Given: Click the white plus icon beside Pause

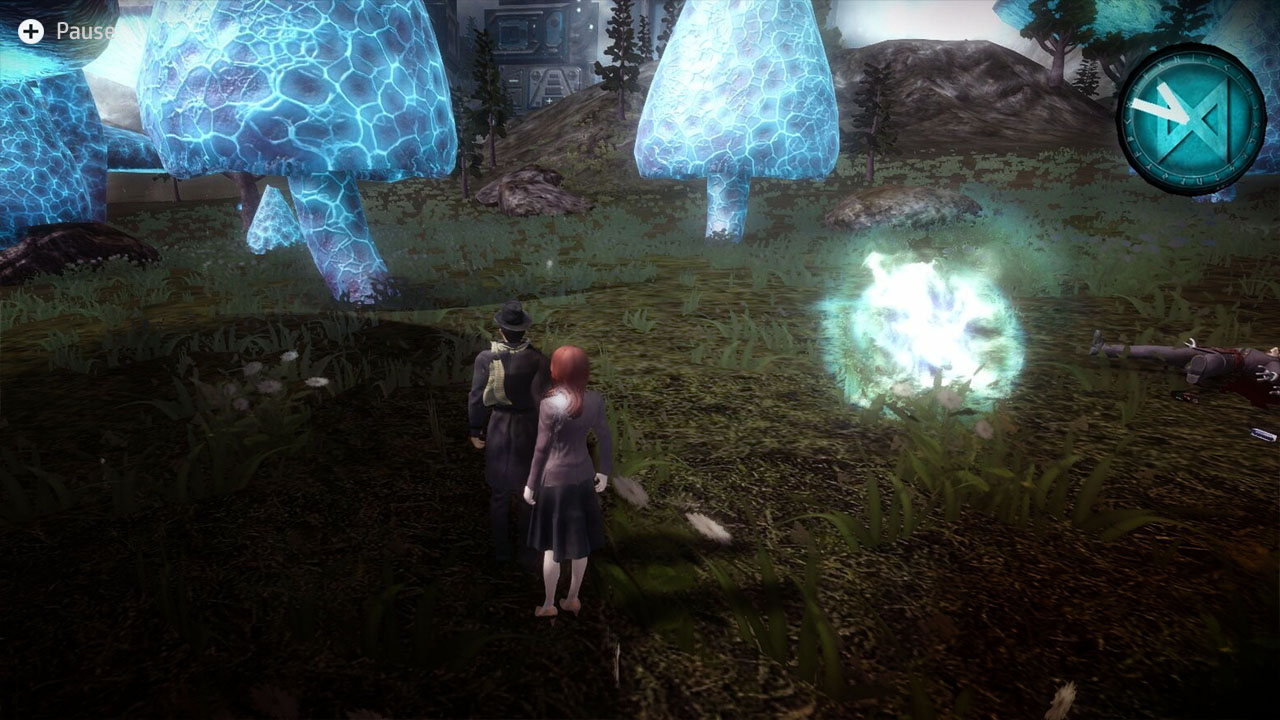Looking at the screenshot, I should coord(33,30).
